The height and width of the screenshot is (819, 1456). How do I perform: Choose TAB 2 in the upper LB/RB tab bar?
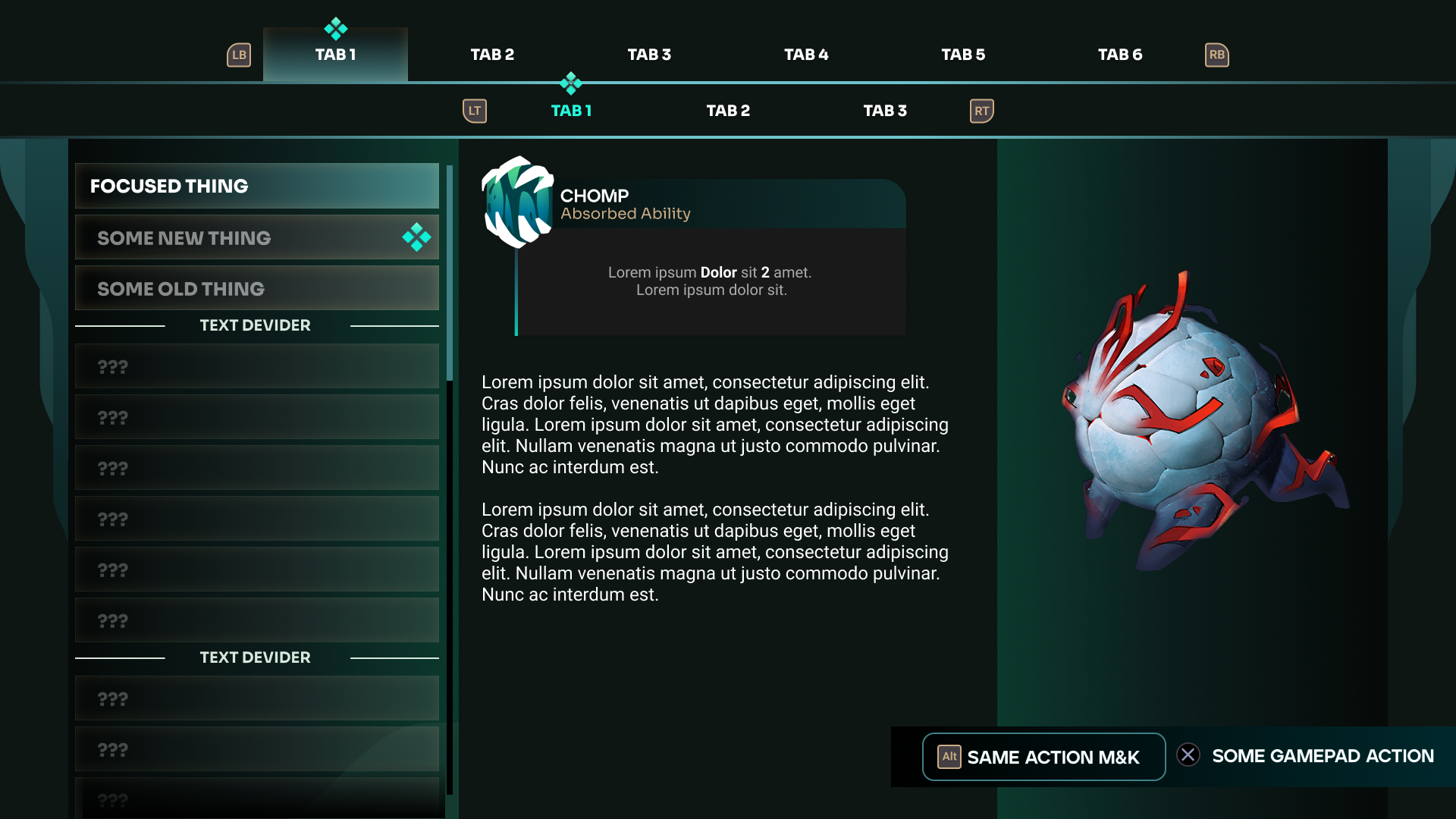492,55
